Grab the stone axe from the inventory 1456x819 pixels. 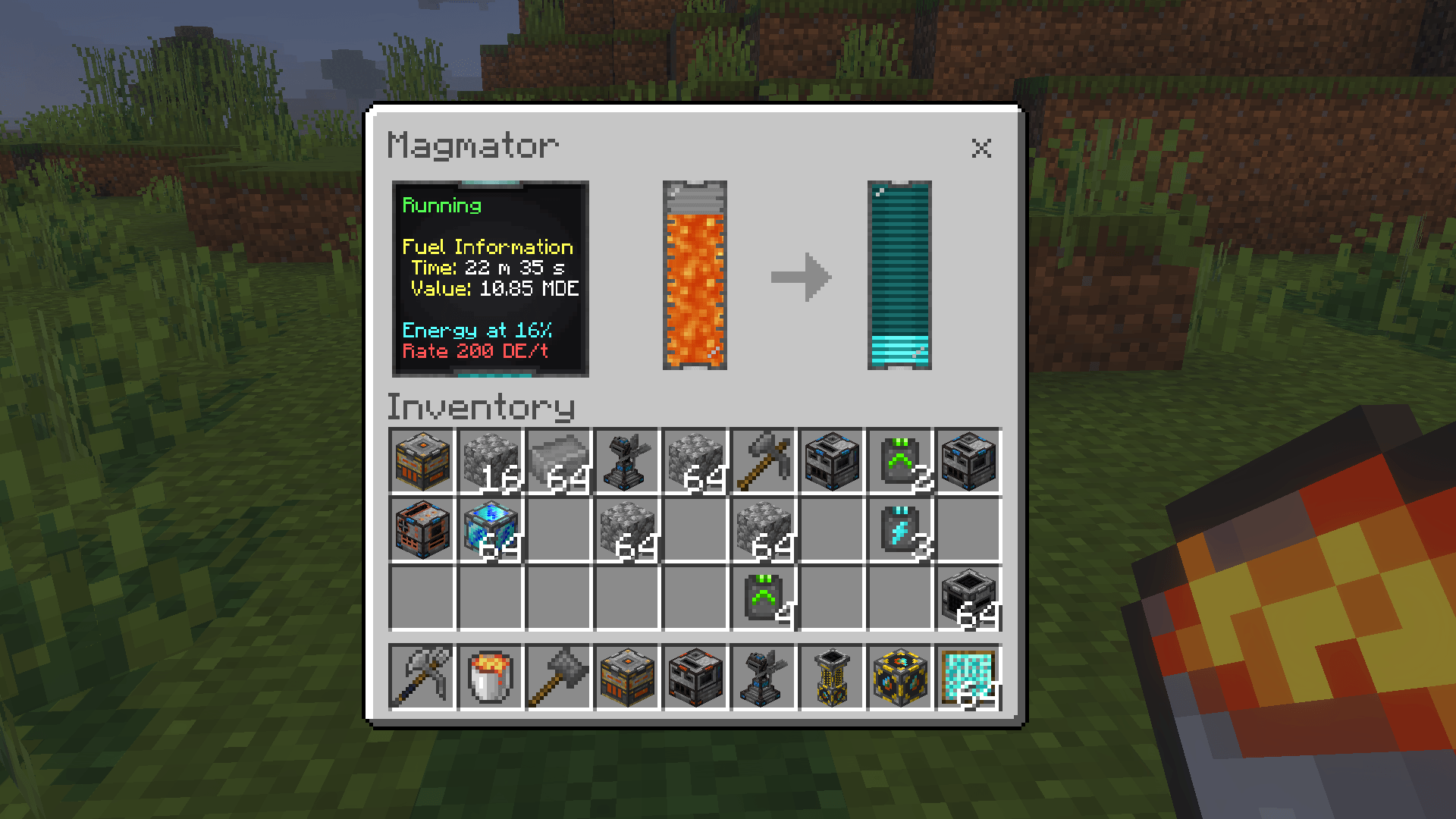[764, 462]
